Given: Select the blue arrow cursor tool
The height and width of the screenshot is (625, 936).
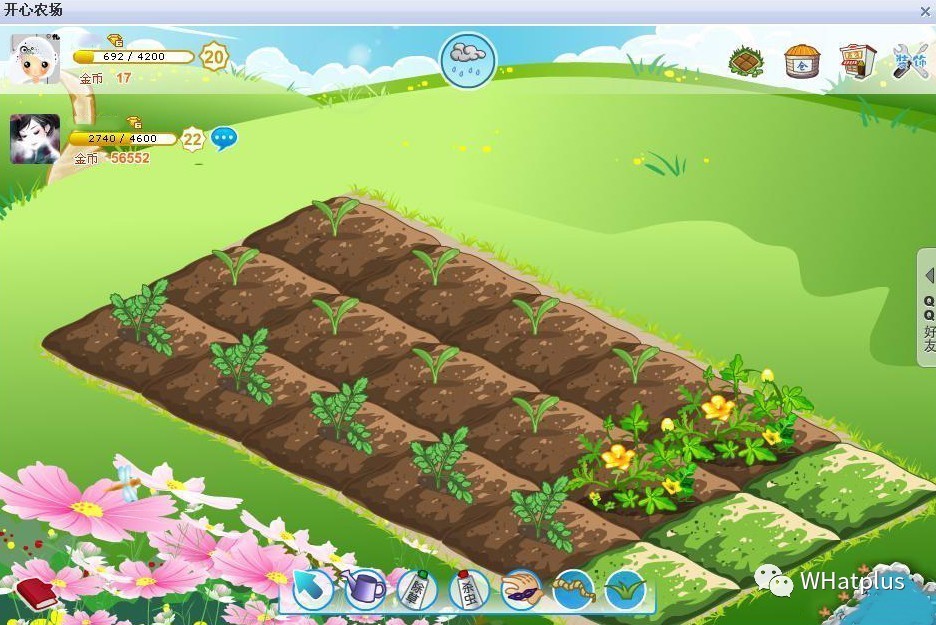Looking at the screenshot, I should tap(313, 589).
